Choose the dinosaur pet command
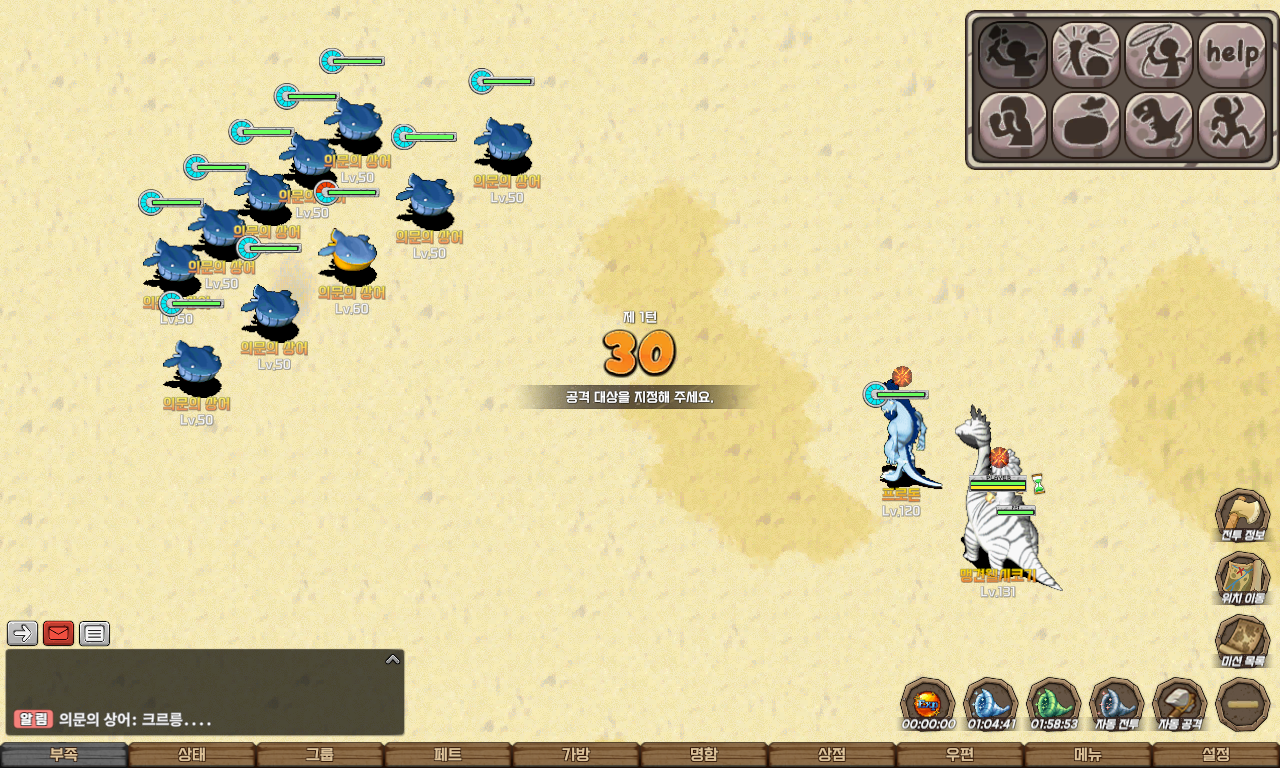The height and width of the screenshot is (768, 1280). (x=1159, y=125)
